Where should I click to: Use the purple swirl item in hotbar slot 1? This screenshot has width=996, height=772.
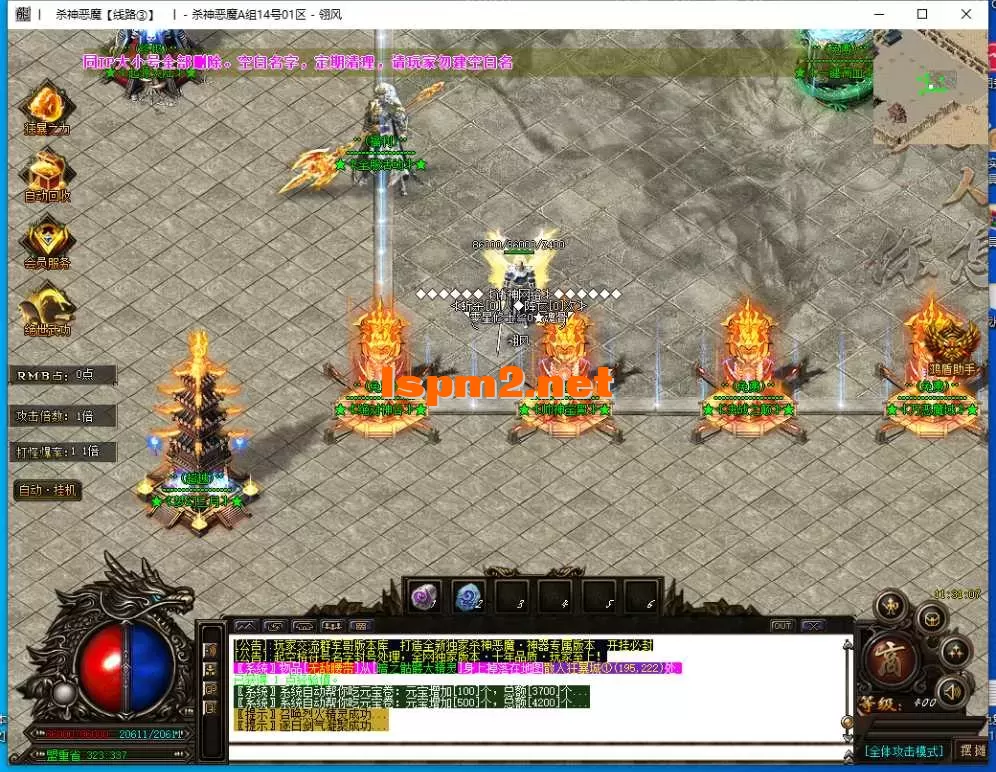(x=424, y=597)
